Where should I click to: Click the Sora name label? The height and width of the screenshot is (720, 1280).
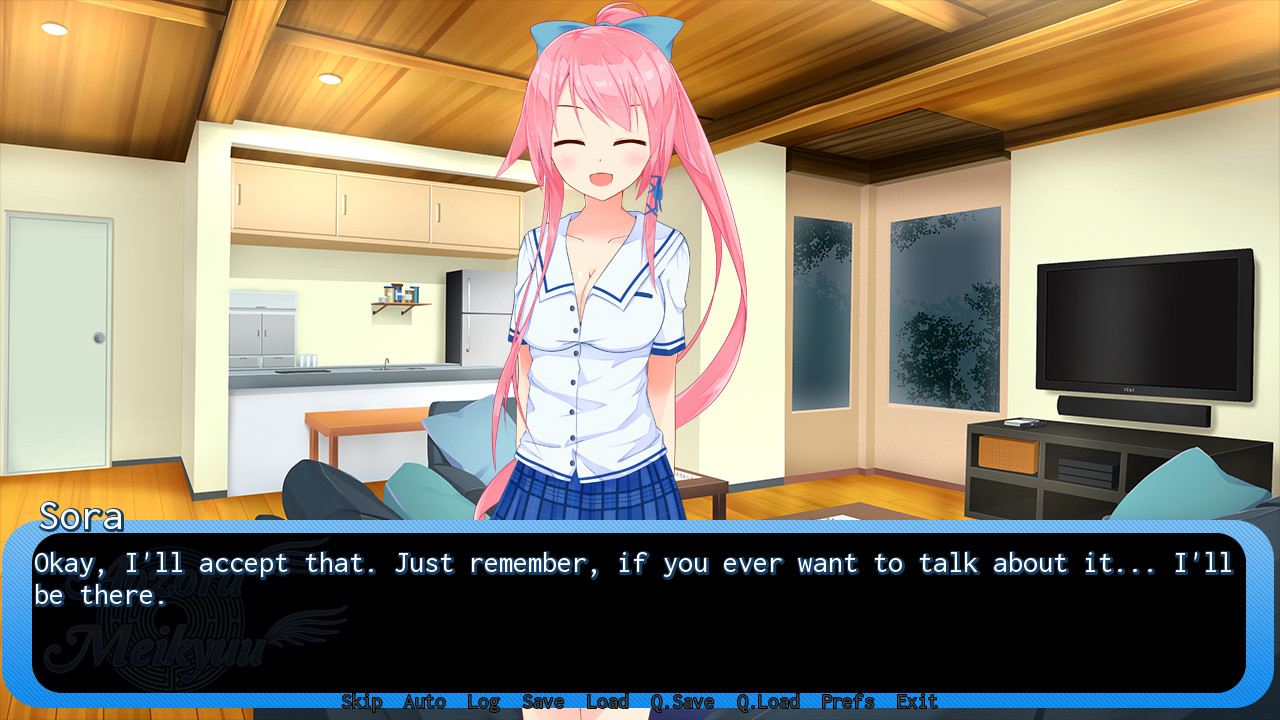[80, 518]
